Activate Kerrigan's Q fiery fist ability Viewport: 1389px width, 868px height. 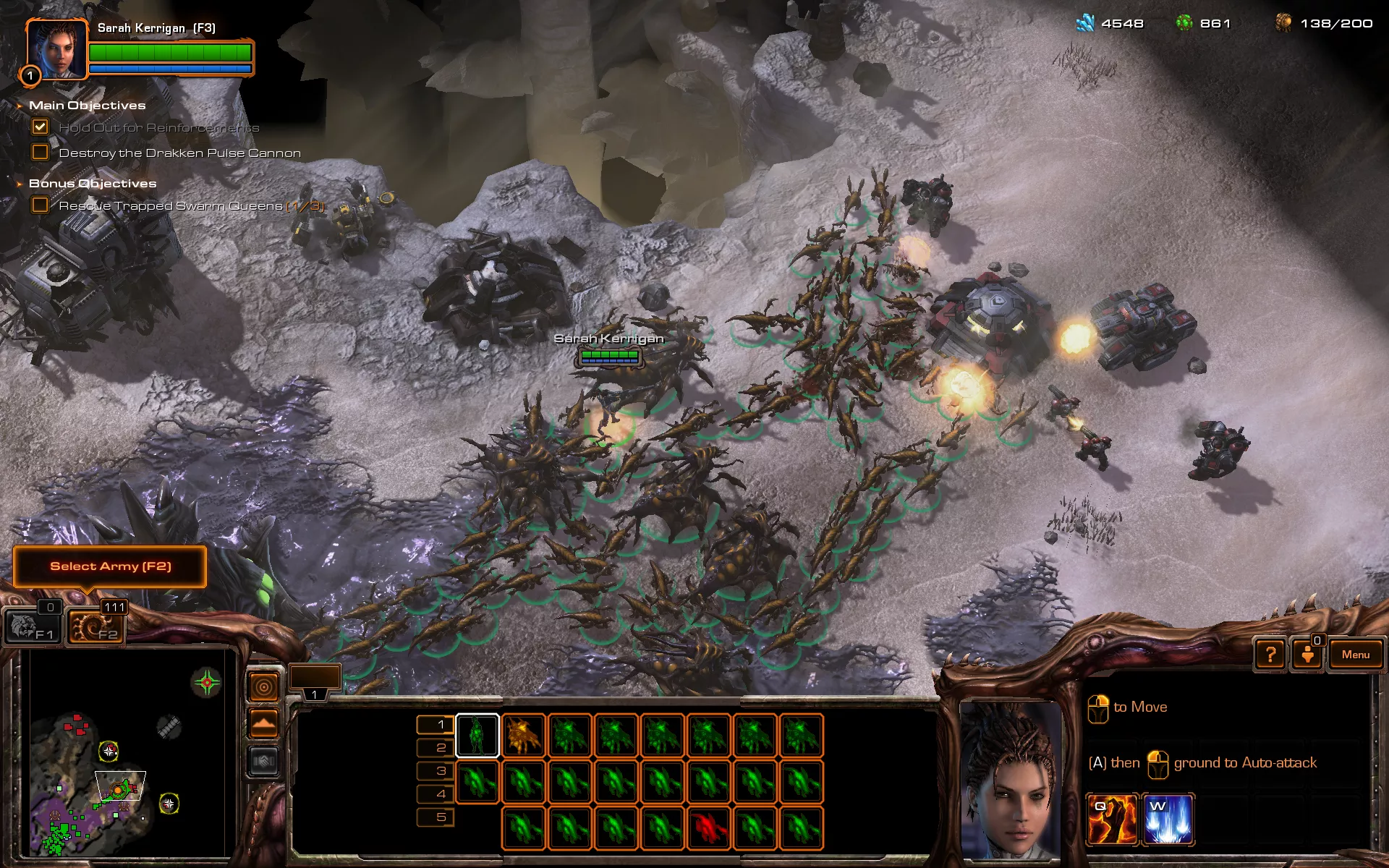[x=1112, y=820]
